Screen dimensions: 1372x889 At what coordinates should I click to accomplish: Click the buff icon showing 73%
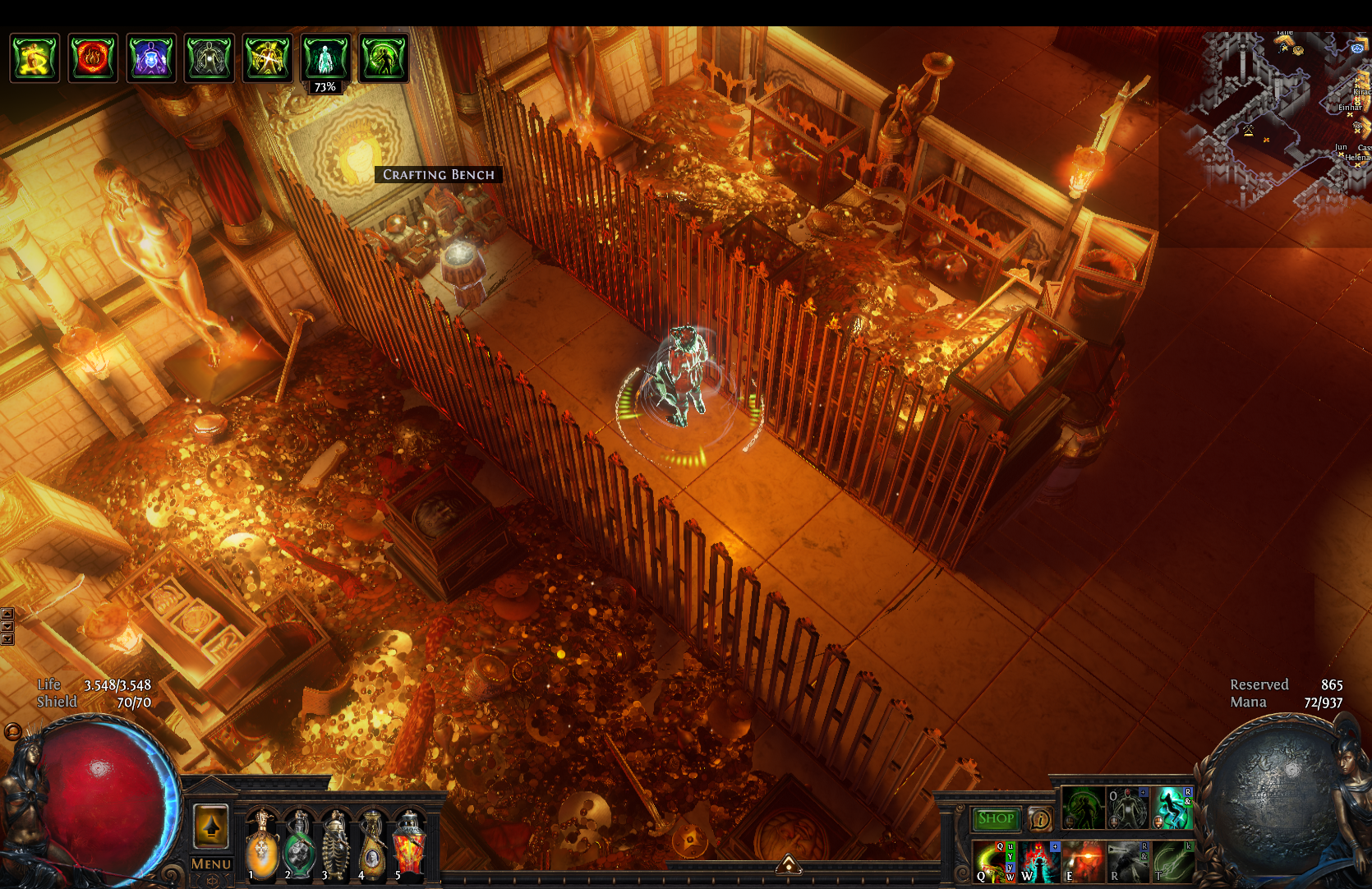325,58
